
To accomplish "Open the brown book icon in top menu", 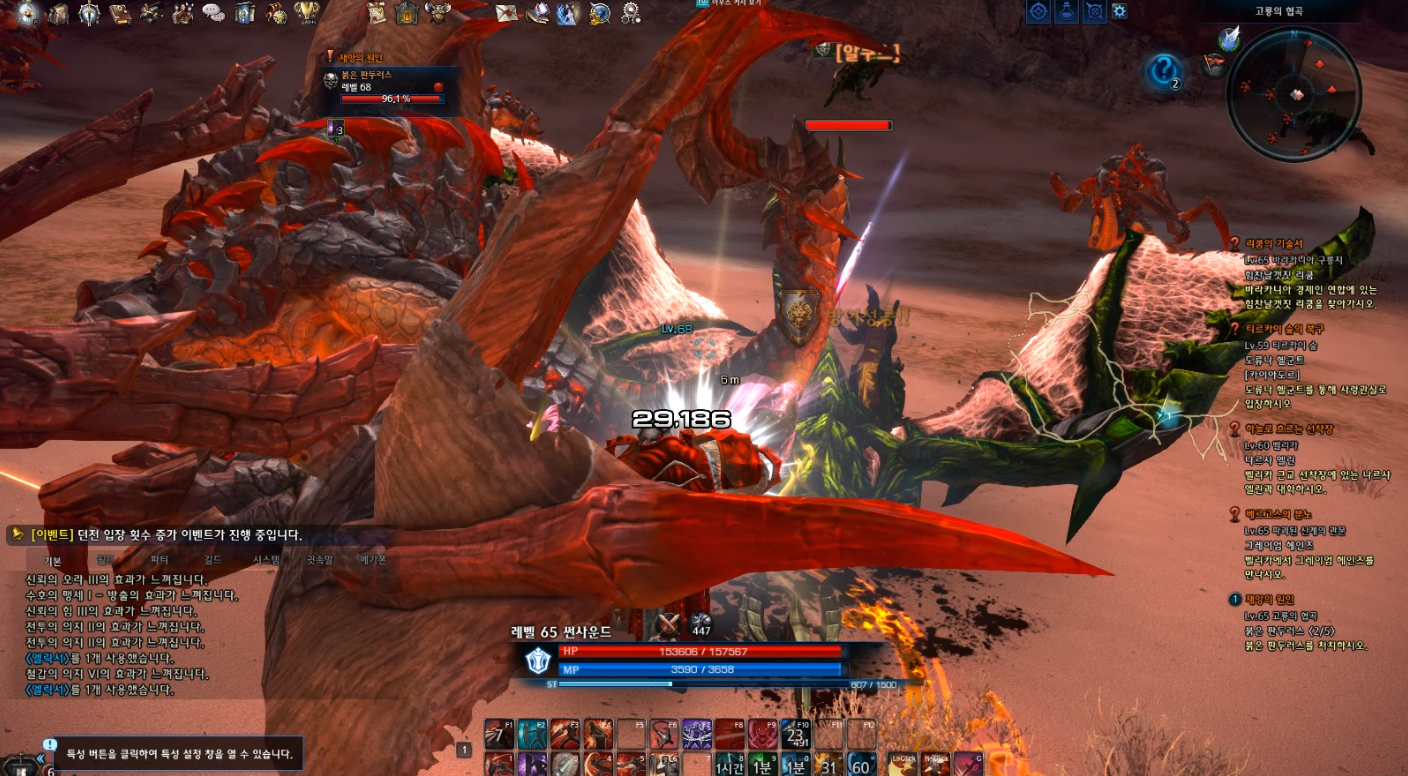I will click(121, 13).
